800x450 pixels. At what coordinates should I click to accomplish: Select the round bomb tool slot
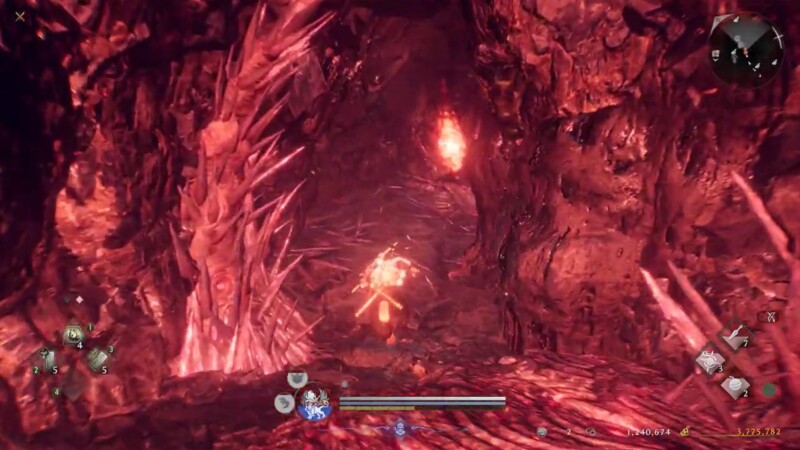[x=735, y=386]
